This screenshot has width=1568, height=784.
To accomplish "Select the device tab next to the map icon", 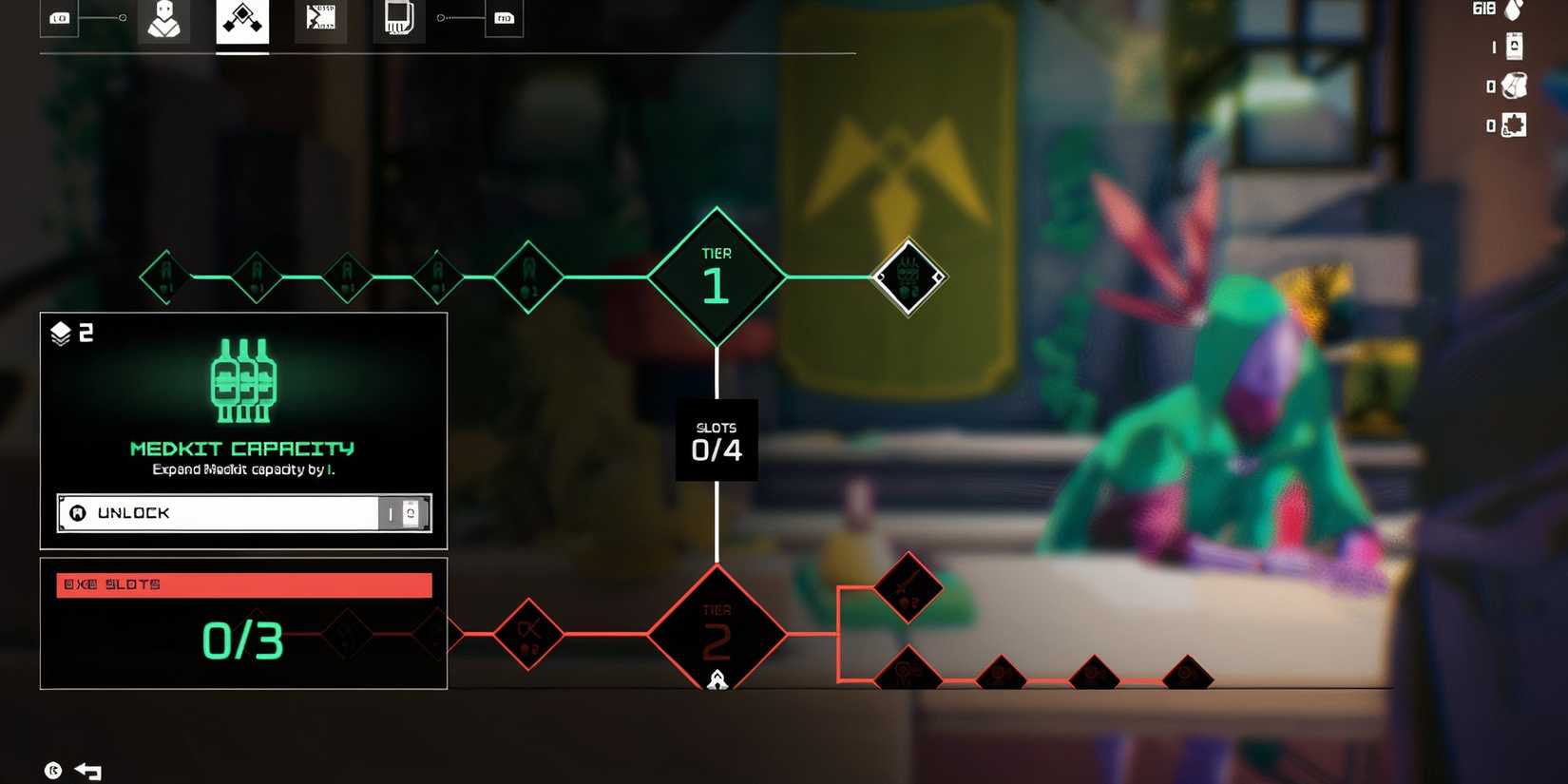I will [x=398, y=17].
